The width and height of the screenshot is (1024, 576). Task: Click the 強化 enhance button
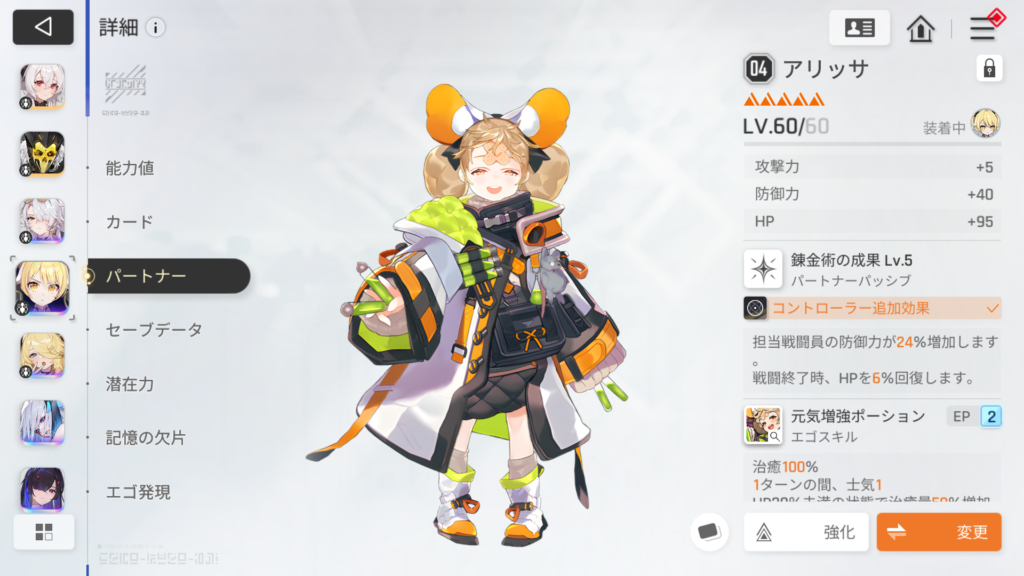(806, 532)
